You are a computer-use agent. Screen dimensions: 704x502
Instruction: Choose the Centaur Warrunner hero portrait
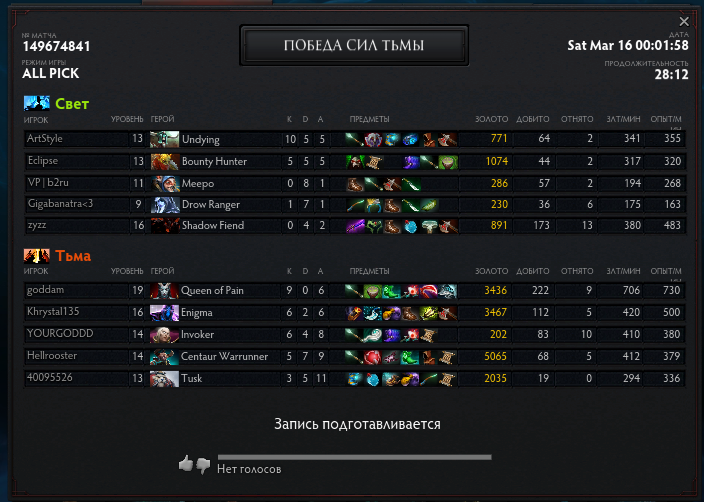tap(164, 356)
